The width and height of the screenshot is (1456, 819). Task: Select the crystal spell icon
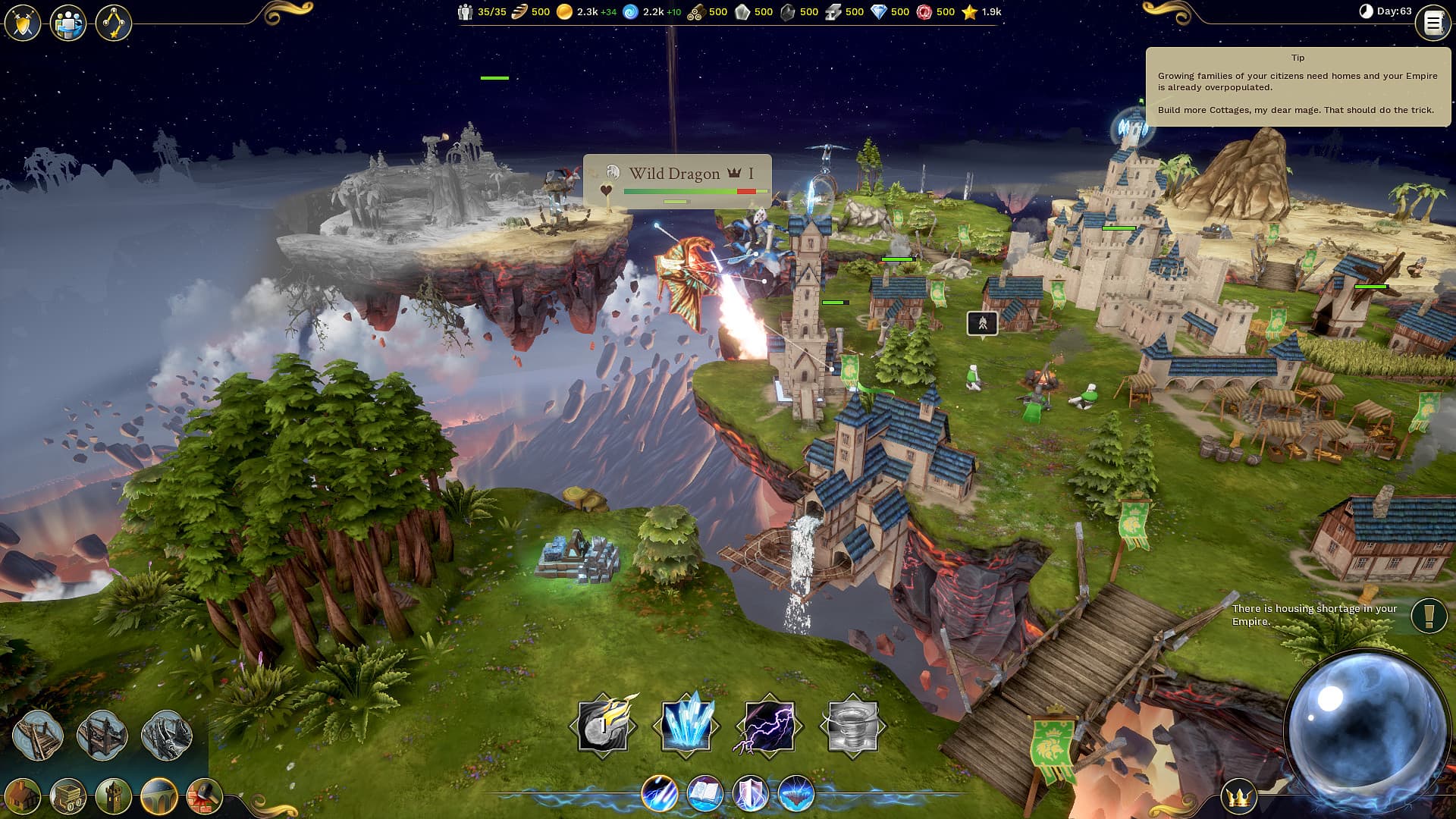point(686,724)
